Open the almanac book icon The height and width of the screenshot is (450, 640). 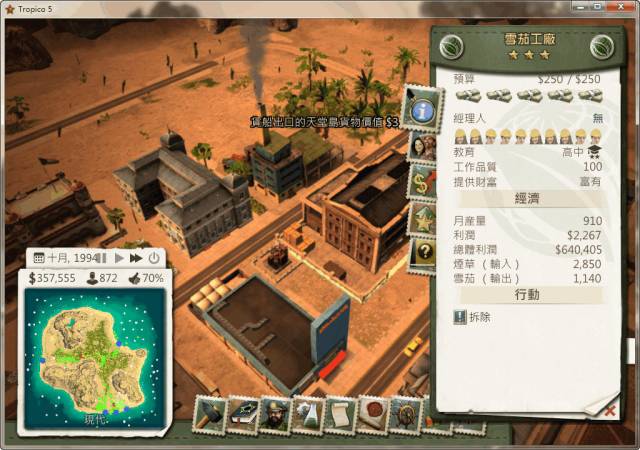[x=242, y=414]
